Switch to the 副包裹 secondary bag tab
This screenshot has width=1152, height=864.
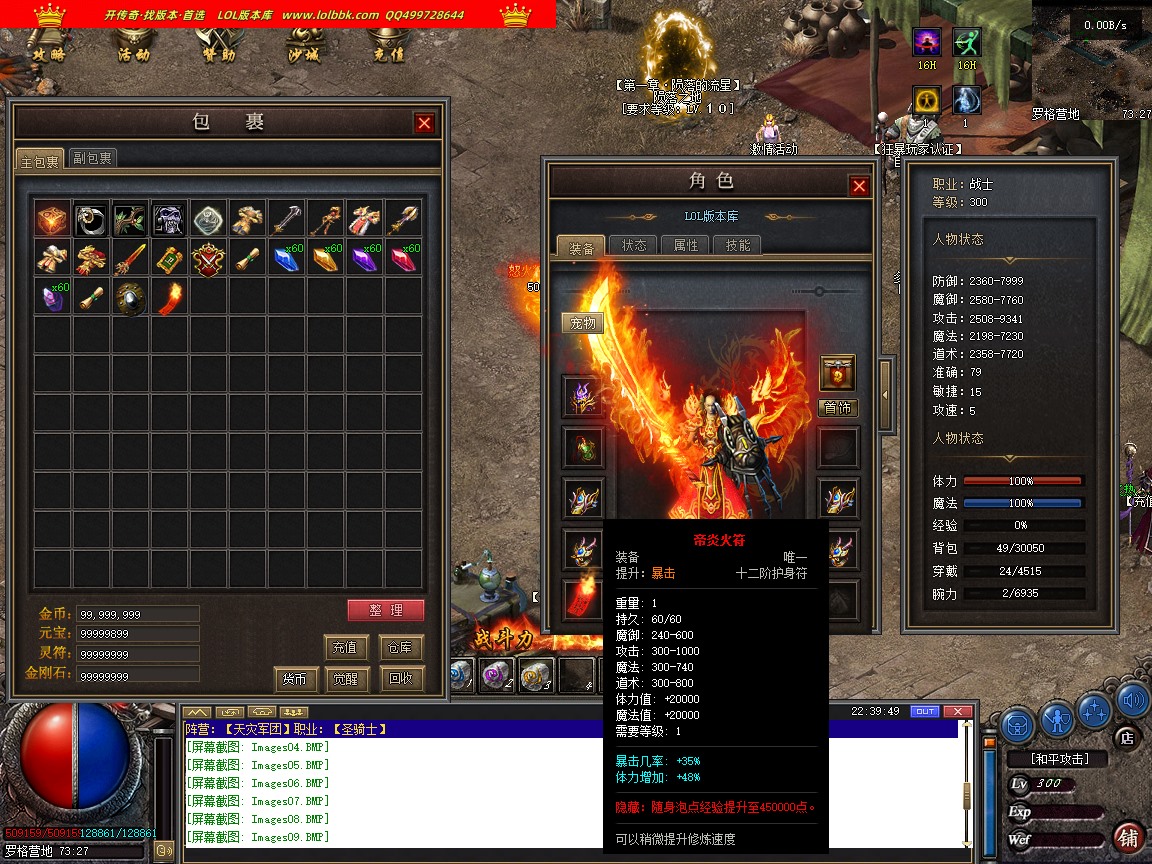93,158
